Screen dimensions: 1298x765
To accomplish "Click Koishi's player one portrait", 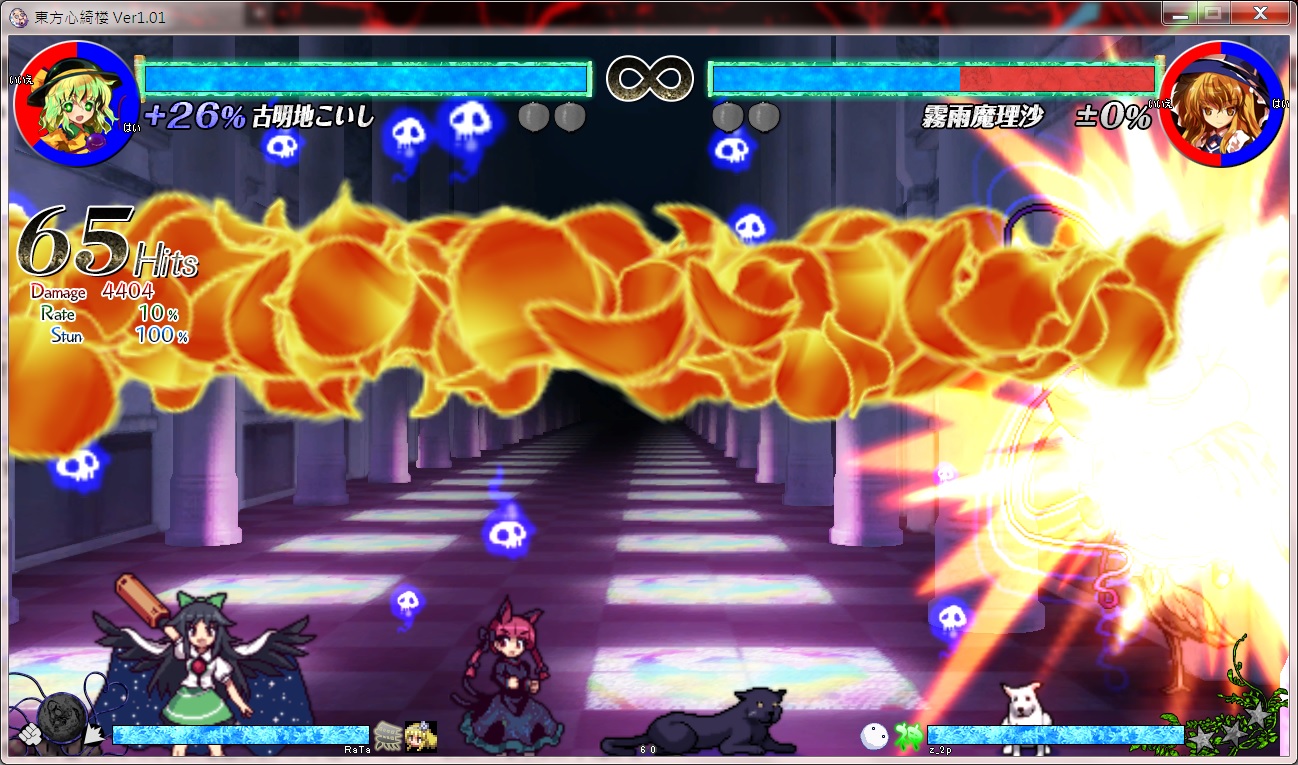I will [77, 103].
